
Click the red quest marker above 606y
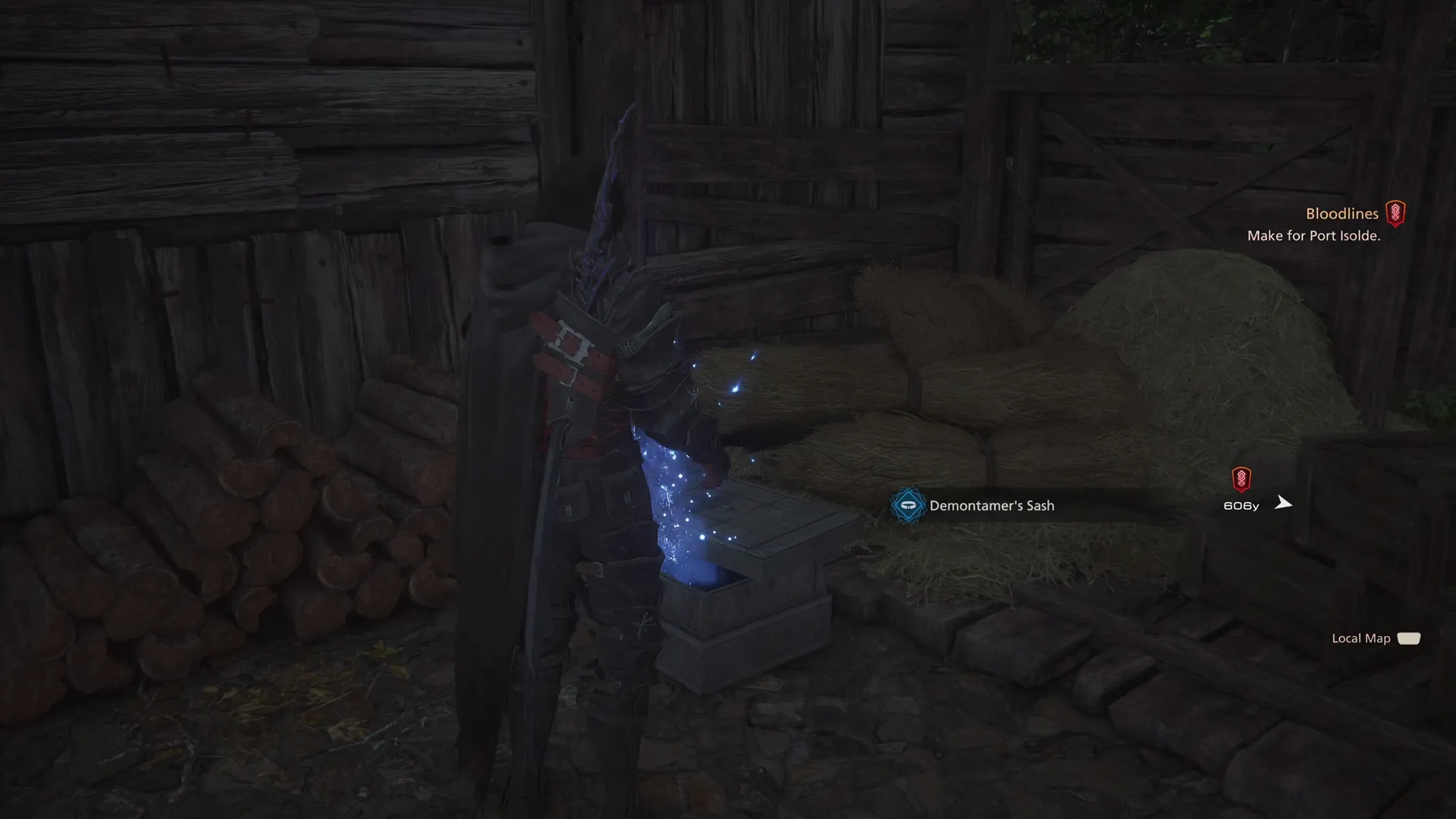[x=1241, y=479]
